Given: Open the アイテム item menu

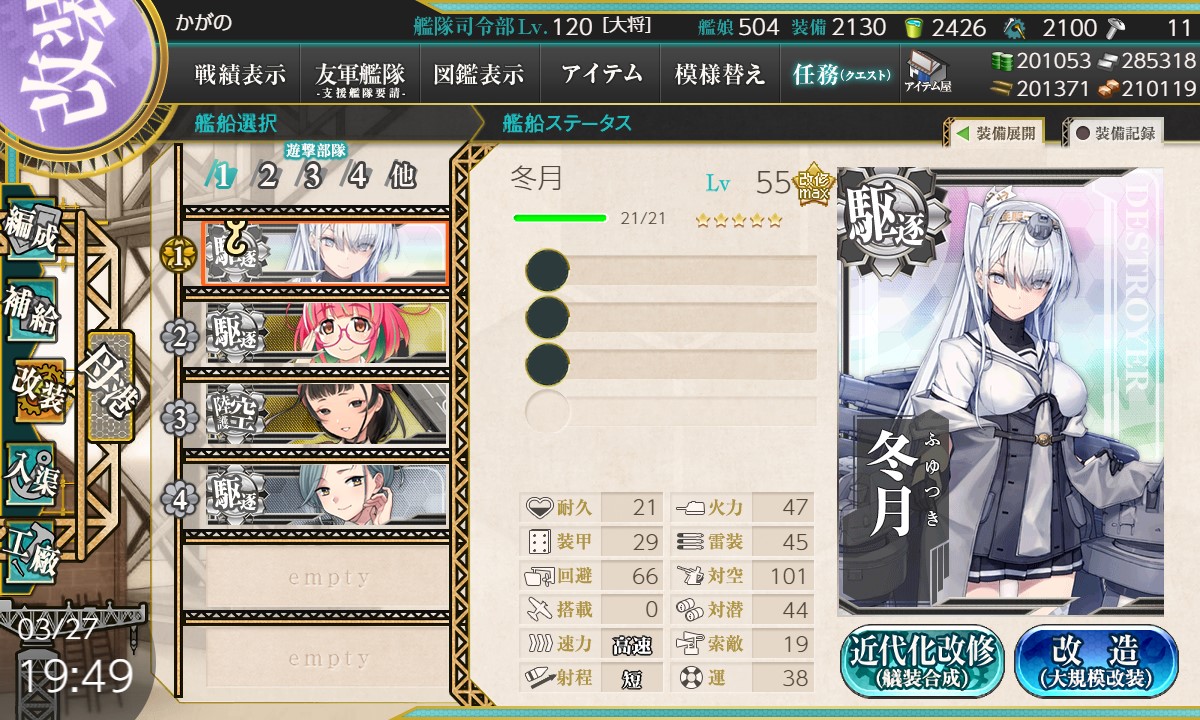Looking at the screenshot, I should click(601, 74).
